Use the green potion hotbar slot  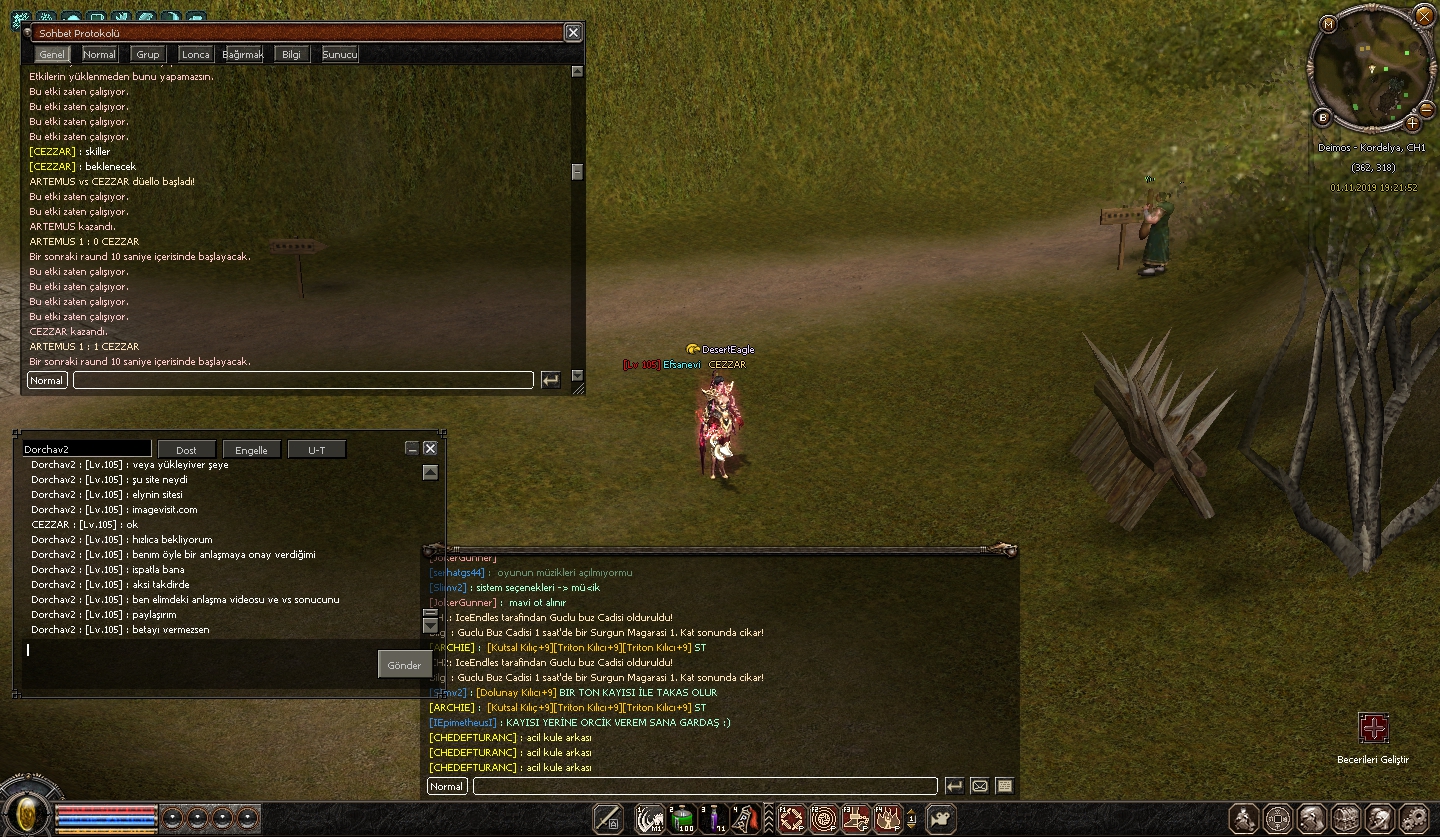pyautogui.click(x=683, y=819)
